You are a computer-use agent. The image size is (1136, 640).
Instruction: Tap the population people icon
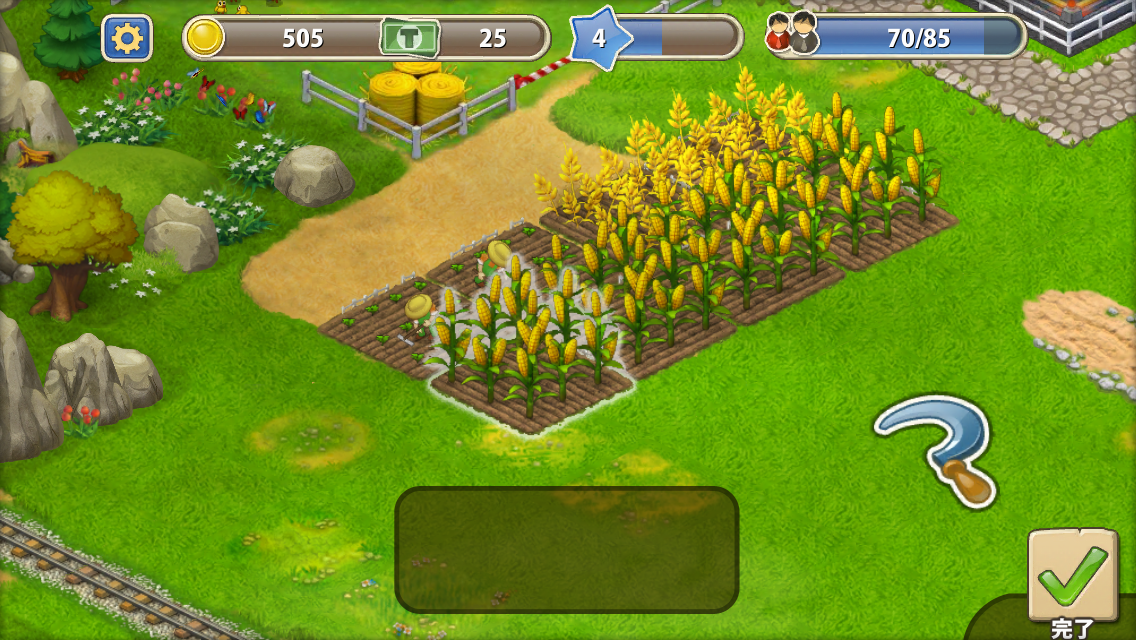[x=792, y=35]
